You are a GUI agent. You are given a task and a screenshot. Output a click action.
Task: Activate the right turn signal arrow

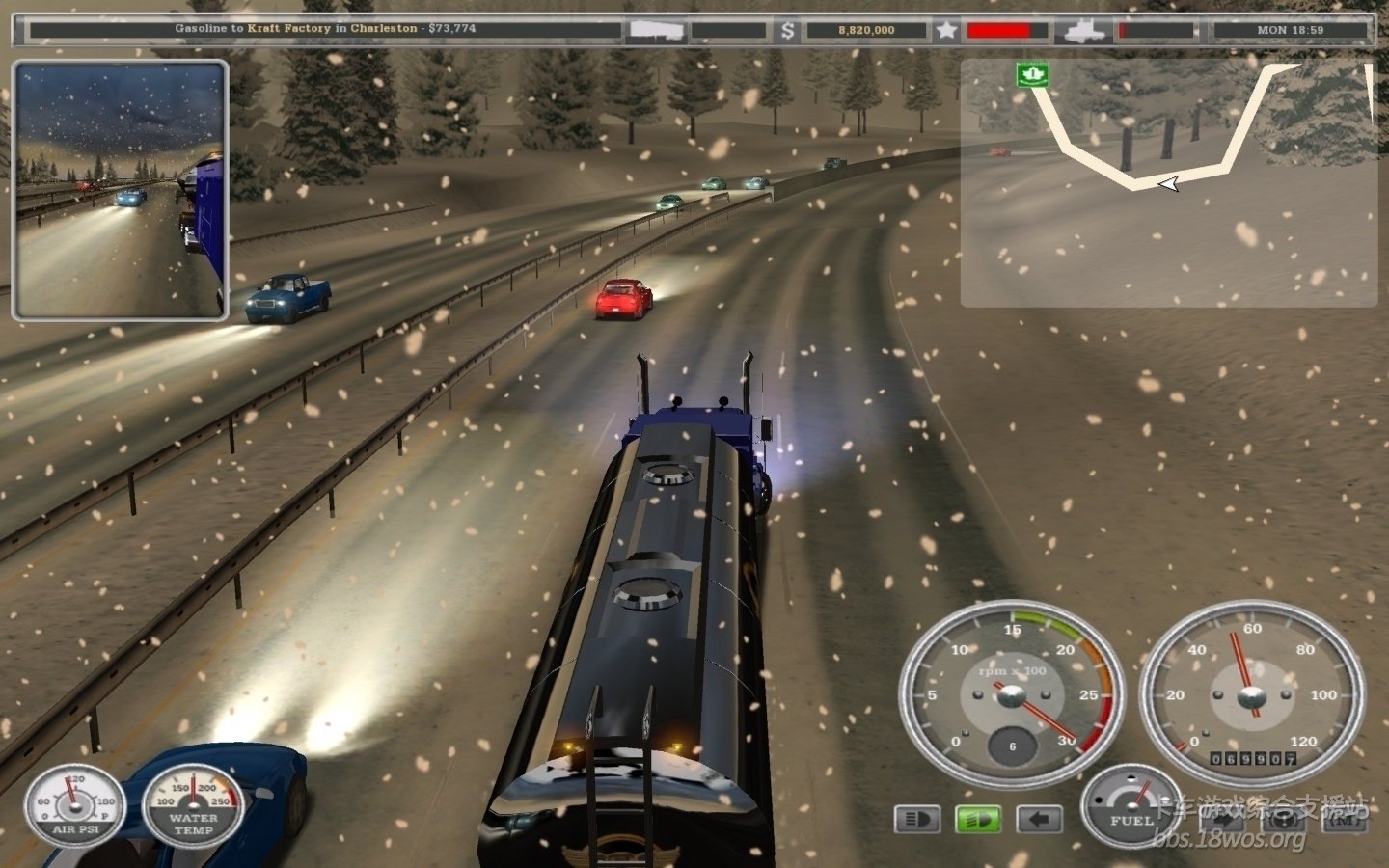click(x=1220, y=820)
